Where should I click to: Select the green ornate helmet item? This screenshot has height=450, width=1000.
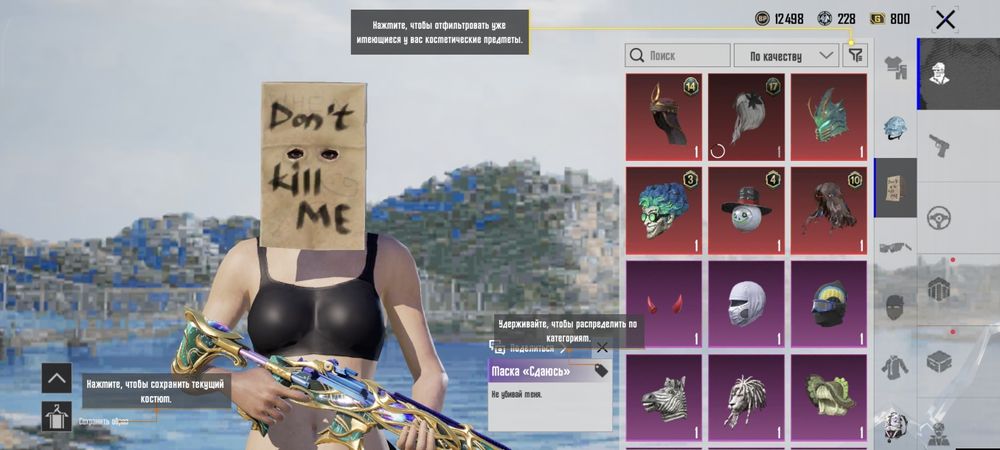point(828,117)
